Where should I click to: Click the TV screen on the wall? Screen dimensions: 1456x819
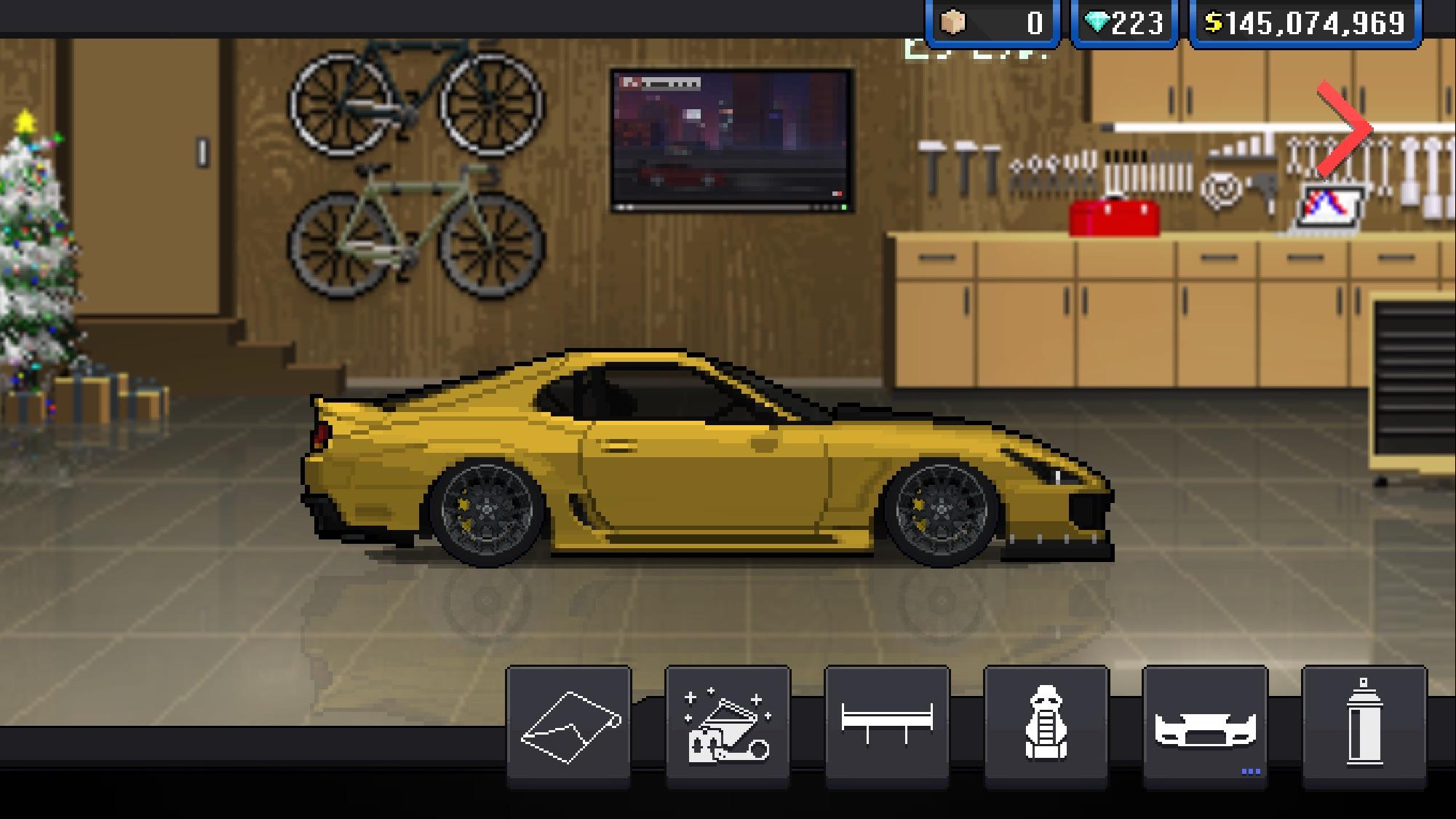[x=730, y=138]
